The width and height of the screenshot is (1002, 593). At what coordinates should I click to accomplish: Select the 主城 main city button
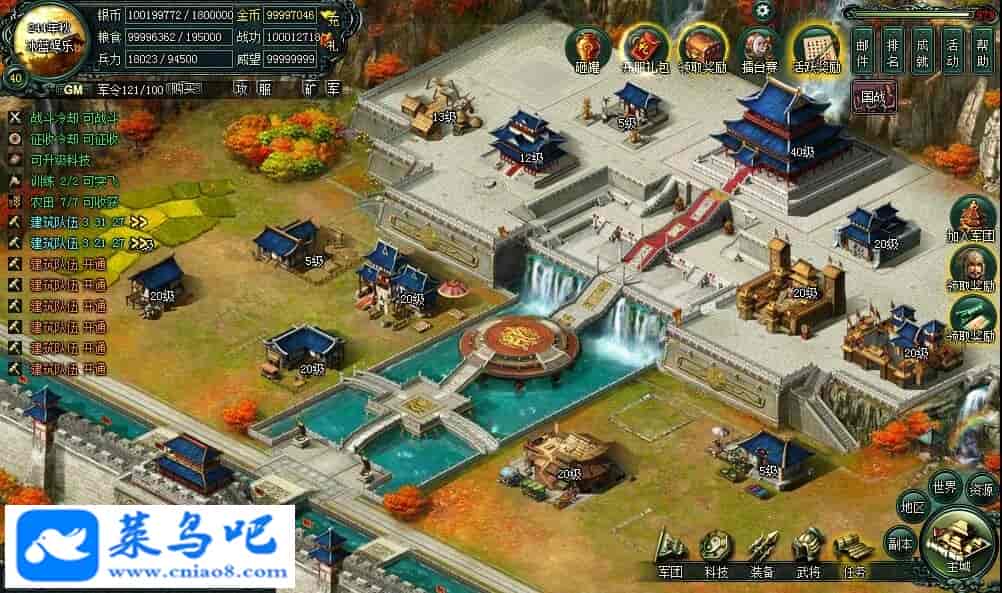coord(959,546)
